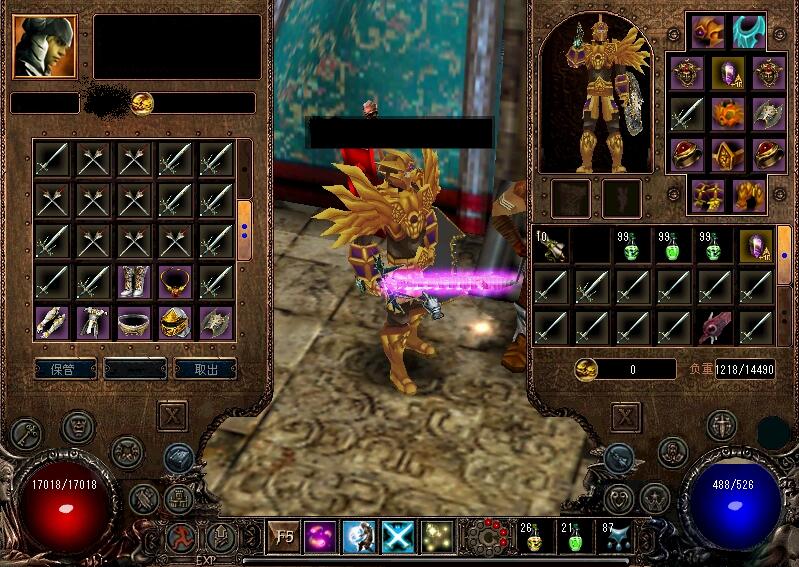799x567 pixels.
Task: Select the equipped teal crescent necklace slot
Action: [748, 32]
